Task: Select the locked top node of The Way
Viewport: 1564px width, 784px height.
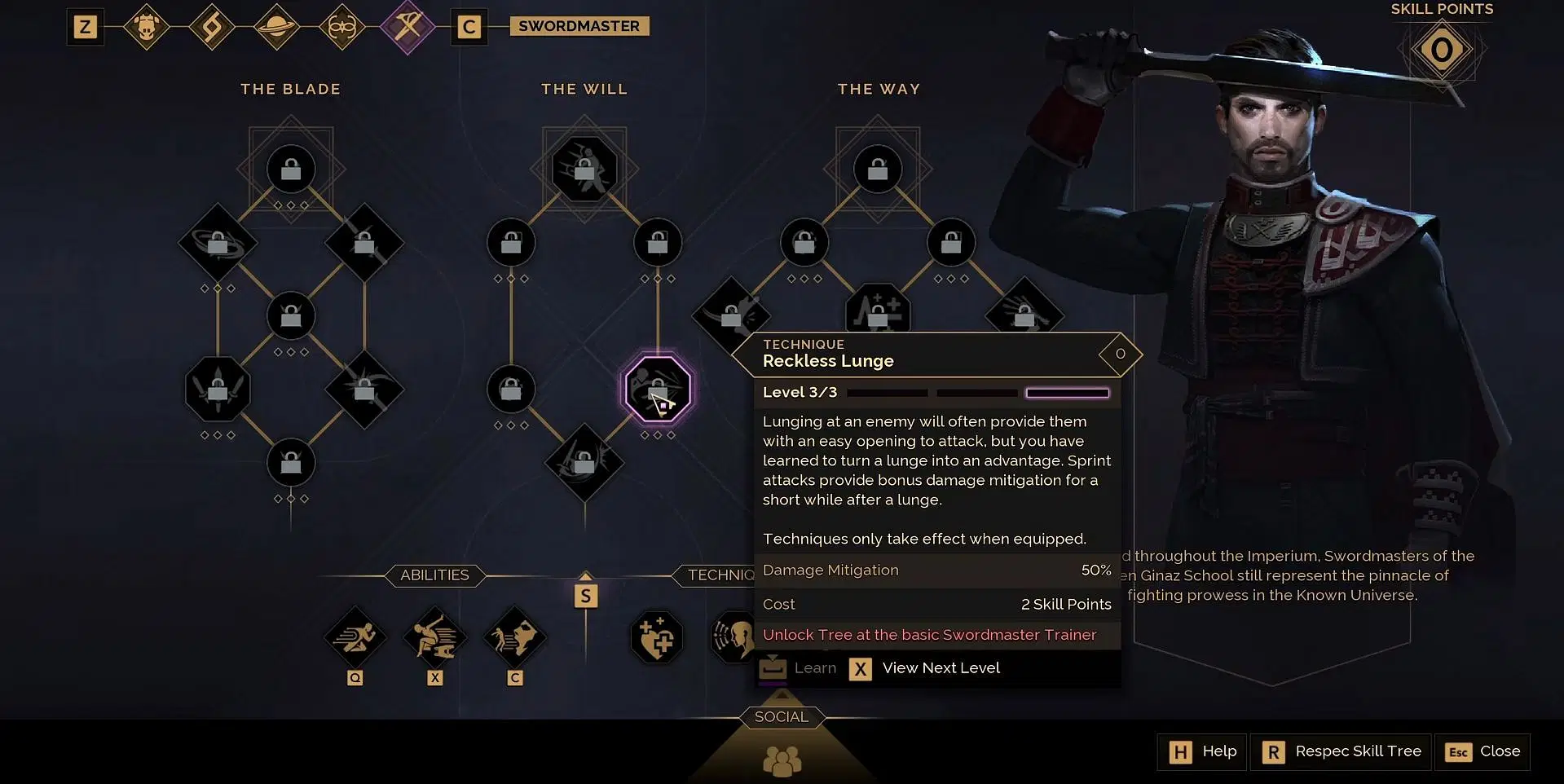Action: pyautogui.click(x=878, y=170)
